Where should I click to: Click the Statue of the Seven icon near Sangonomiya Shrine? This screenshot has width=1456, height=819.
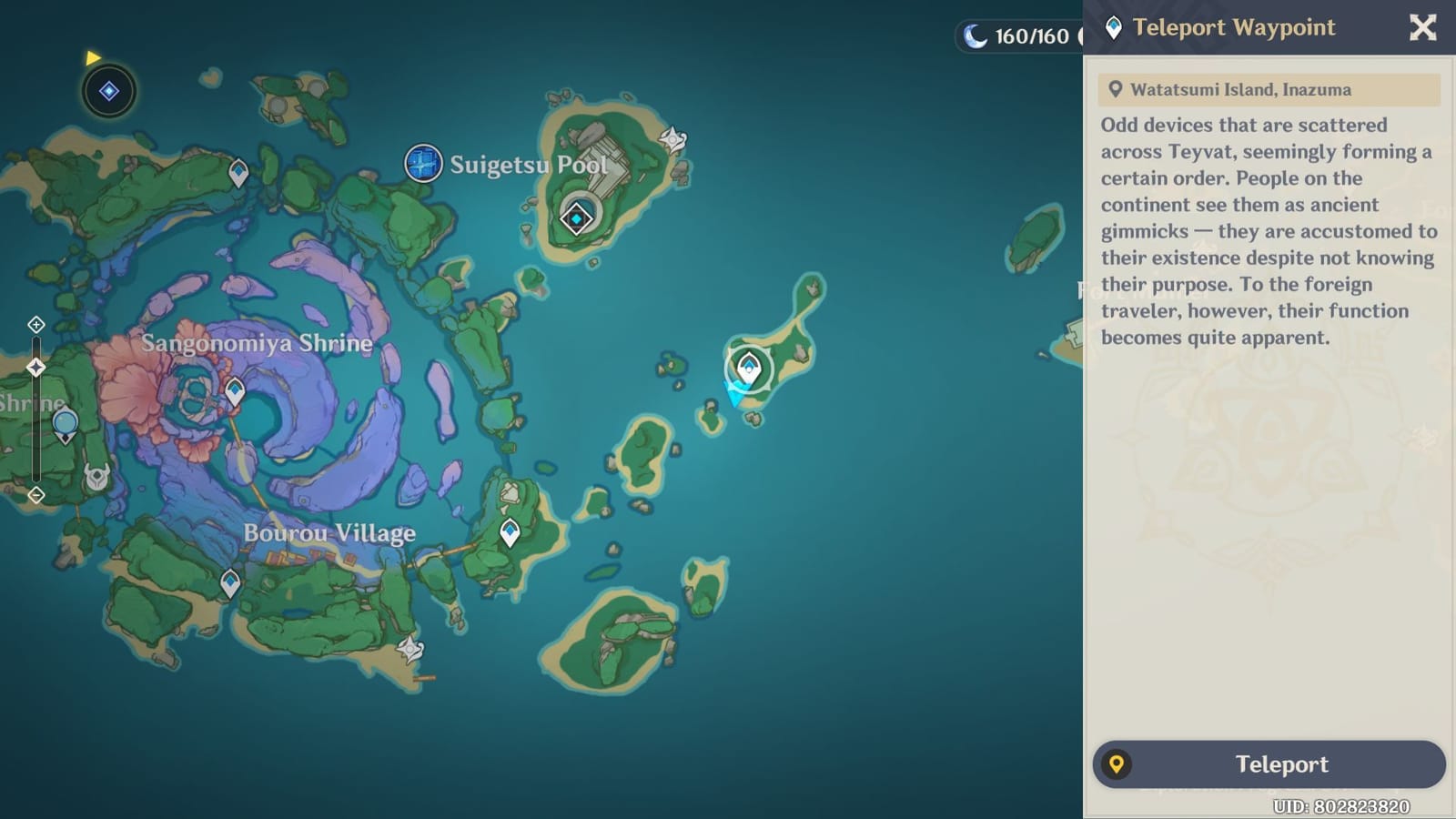[x=64, y=420]
